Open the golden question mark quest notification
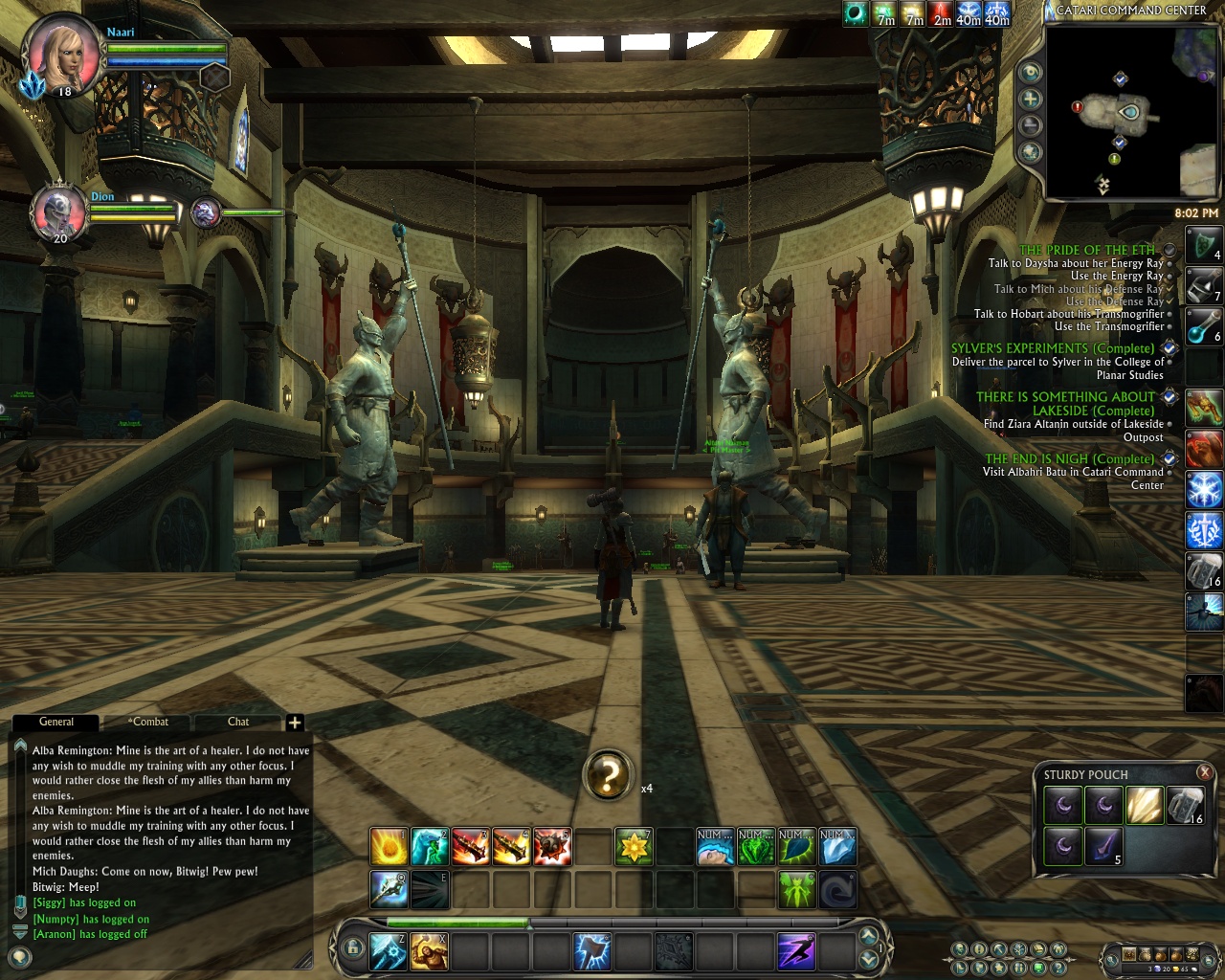The width and height of the screenshot is (1225, 980). tap(609, 775)
